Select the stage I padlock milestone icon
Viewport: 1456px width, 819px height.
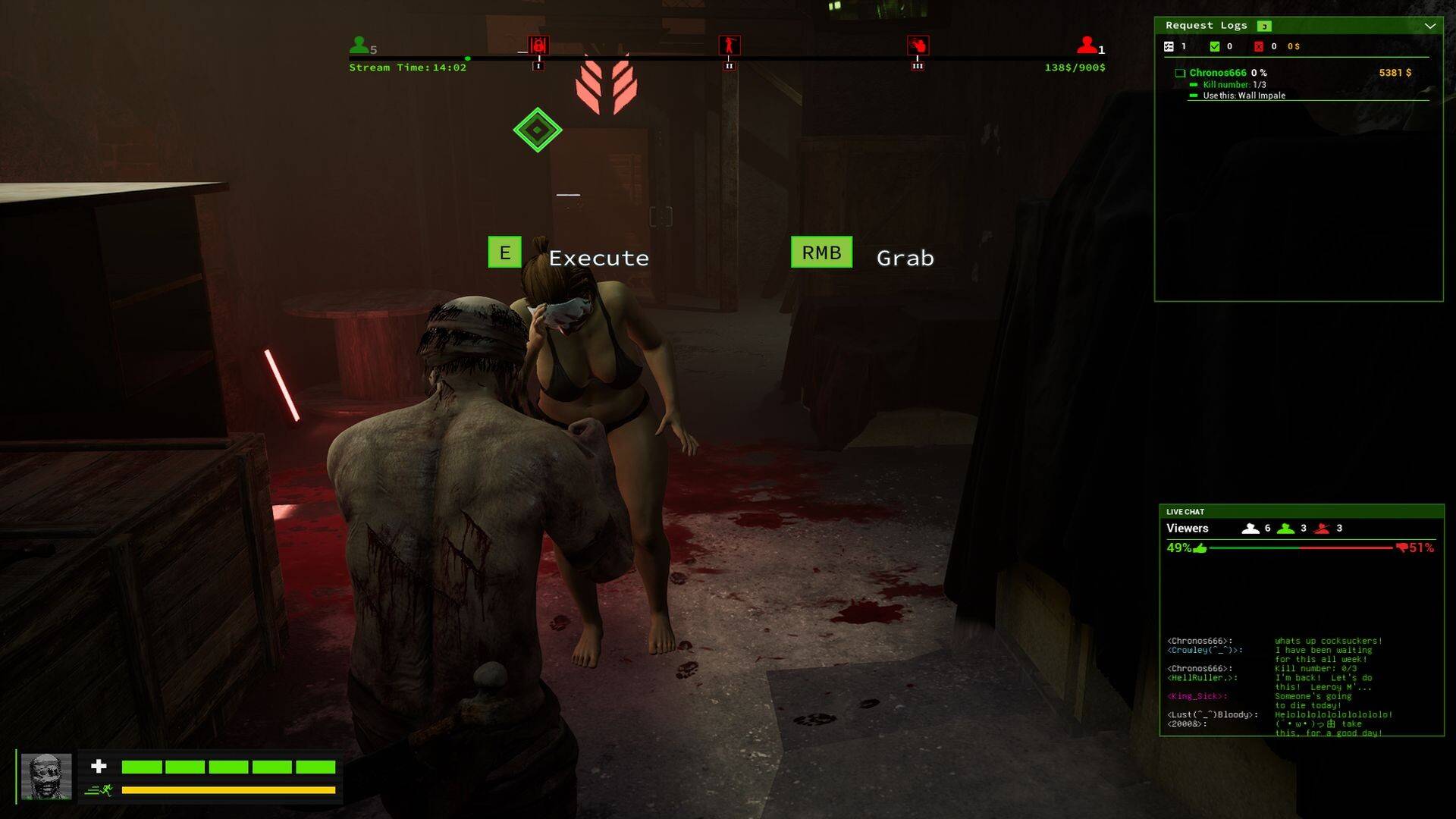pyautogui.click(x=538, y=45)
